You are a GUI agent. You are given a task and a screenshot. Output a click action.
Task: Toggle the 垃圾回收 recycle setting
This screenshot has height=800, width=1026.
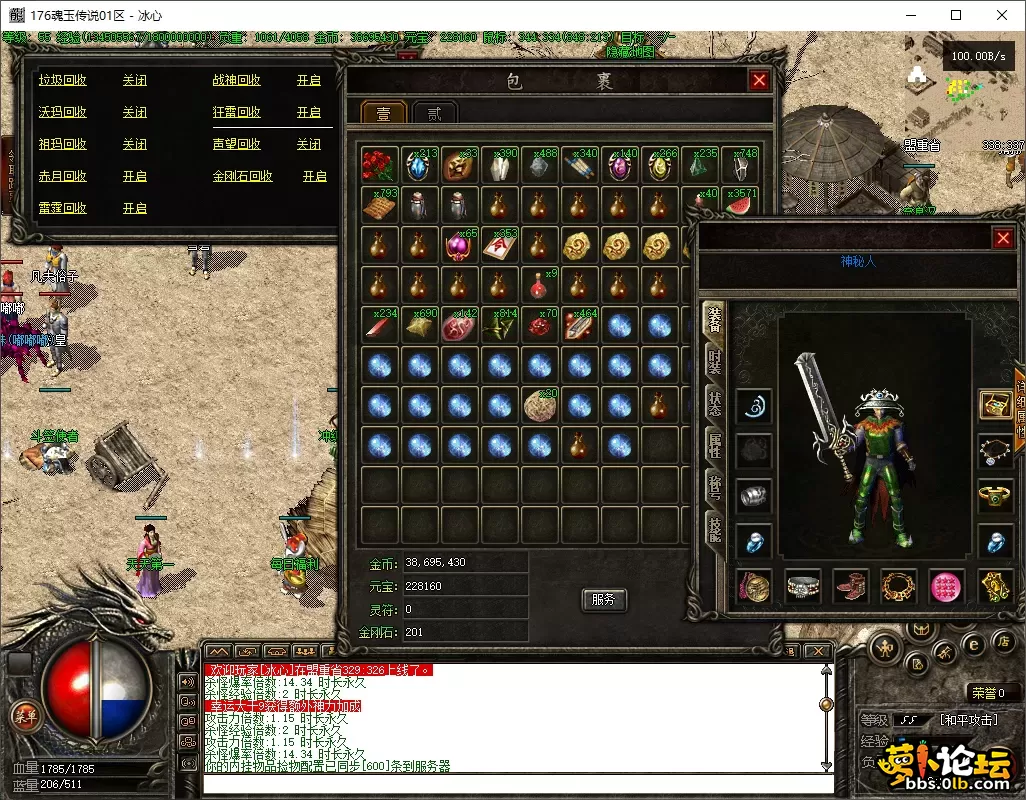point(134,80)
